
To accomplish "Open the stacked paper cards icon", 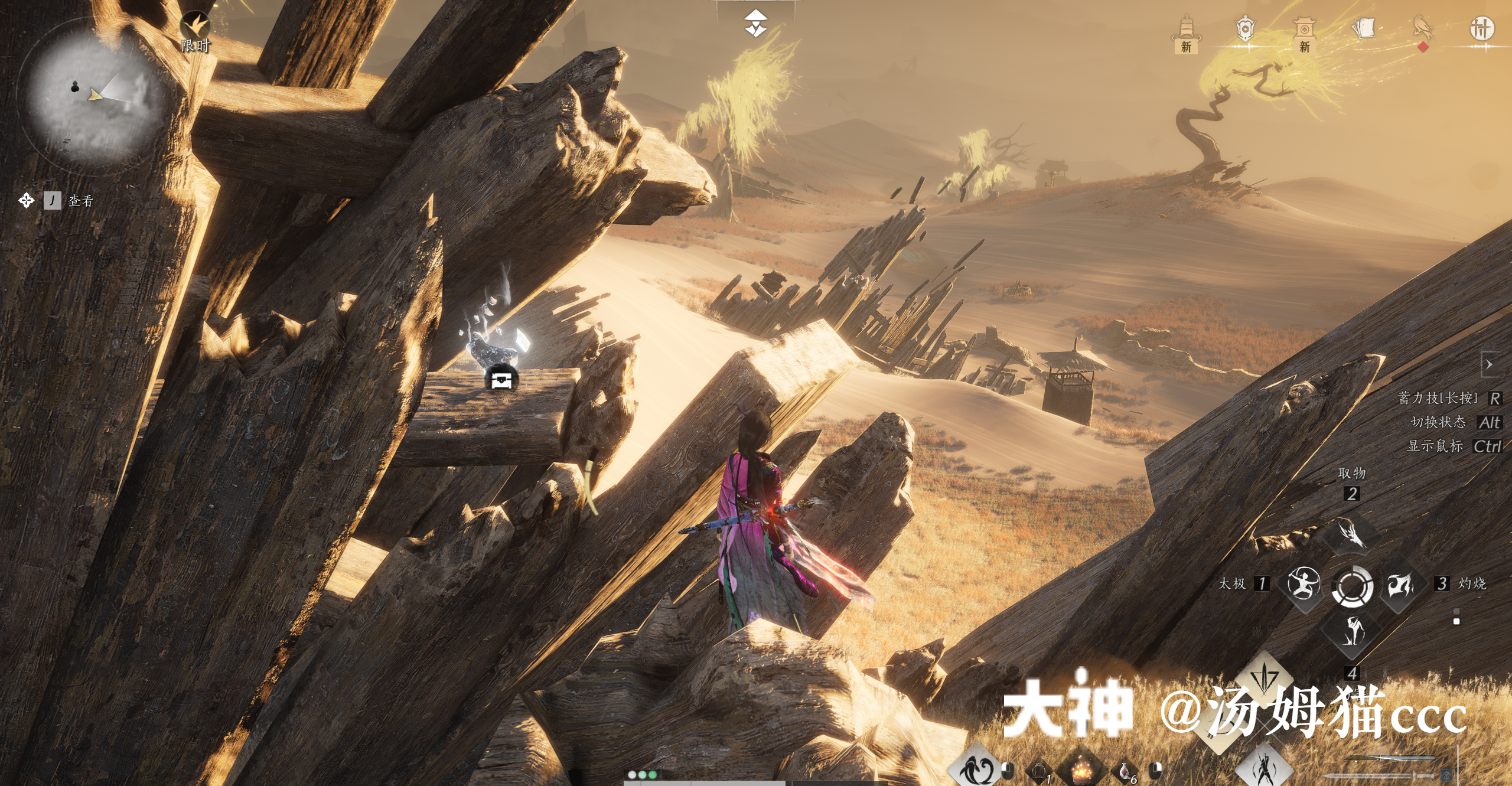I will [1363, 28].
